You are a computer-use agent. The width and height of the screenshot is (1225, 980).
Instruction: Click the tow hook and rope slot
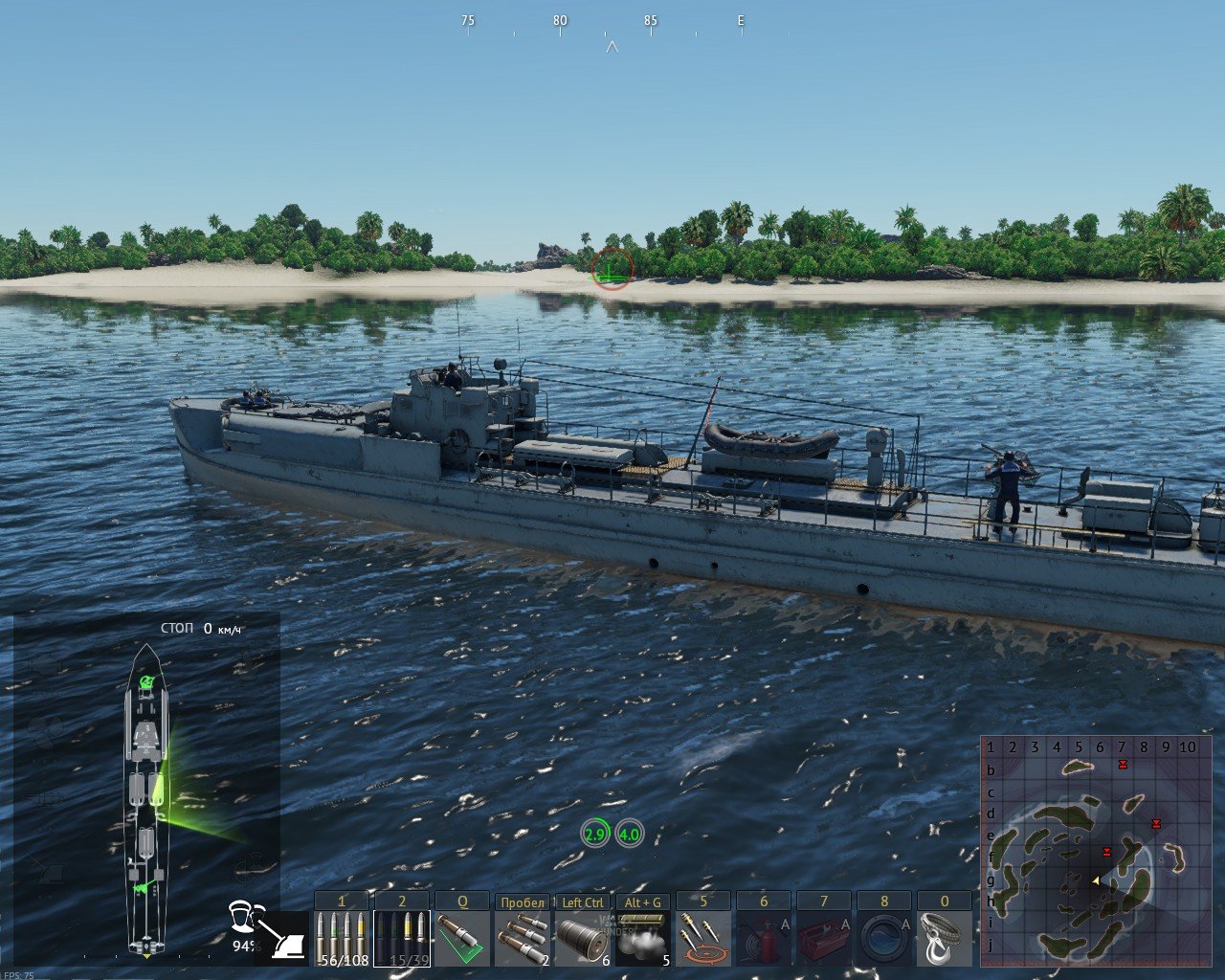point(945,939)
